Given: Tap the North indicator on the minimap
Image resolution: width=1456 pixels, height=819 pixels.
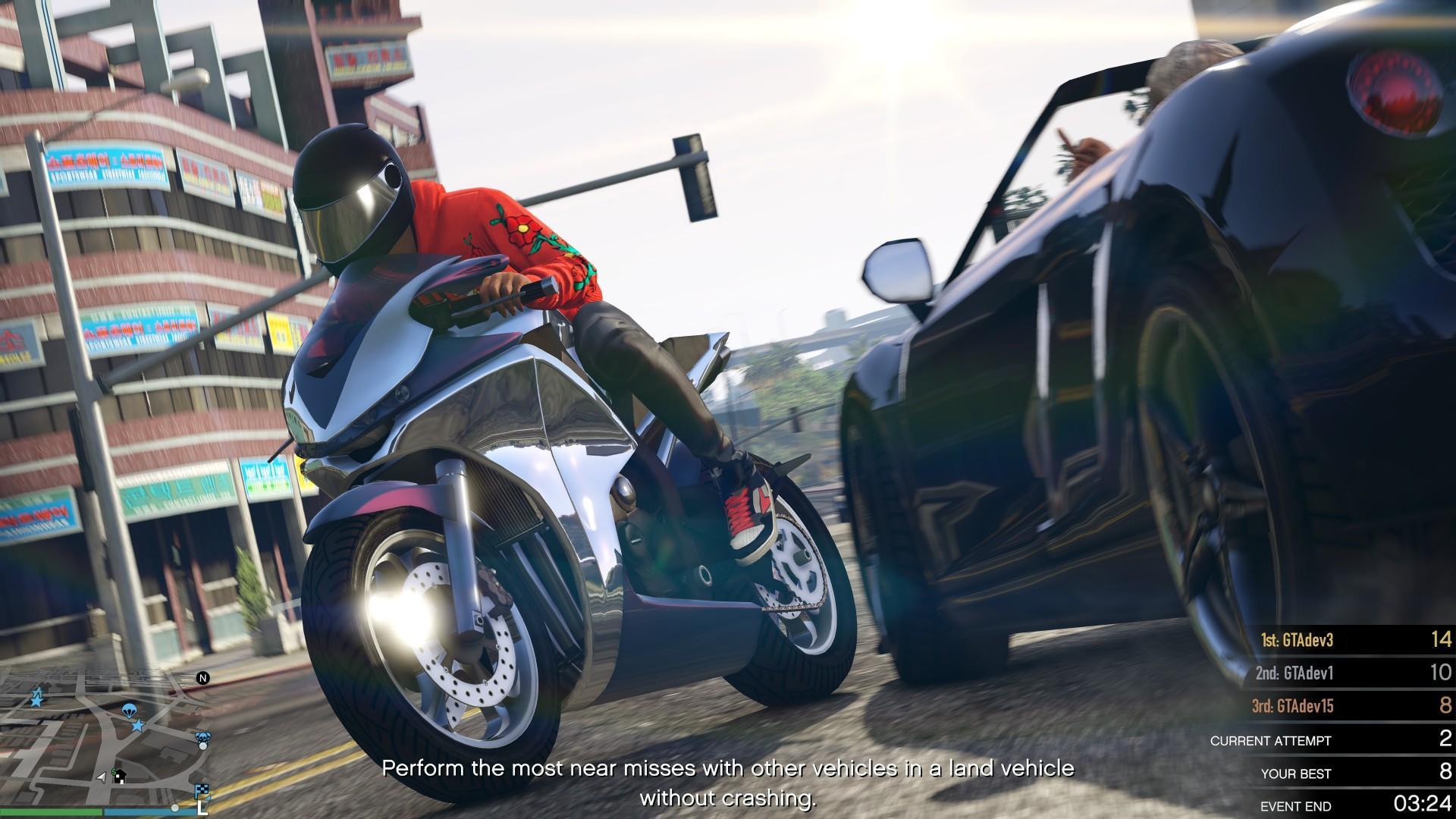Looking at the screenshot, I should click(x=202, y=678).
